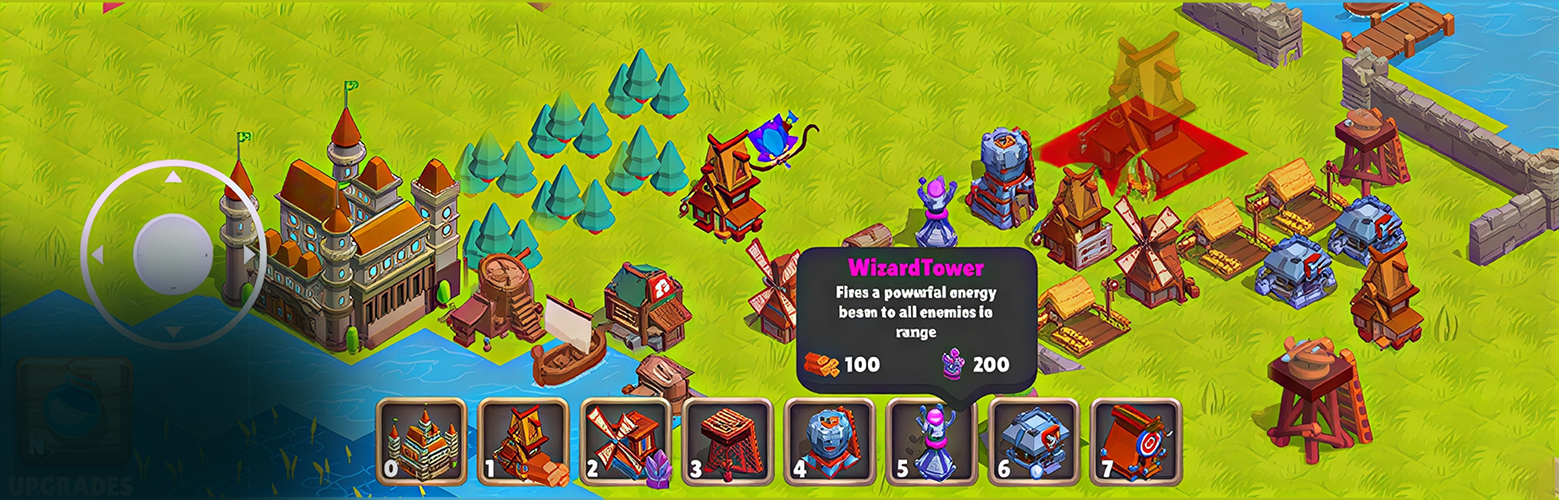Choose the stone cannon tower in slot 4
1559x500 pixels.
(x=830, y=442)
